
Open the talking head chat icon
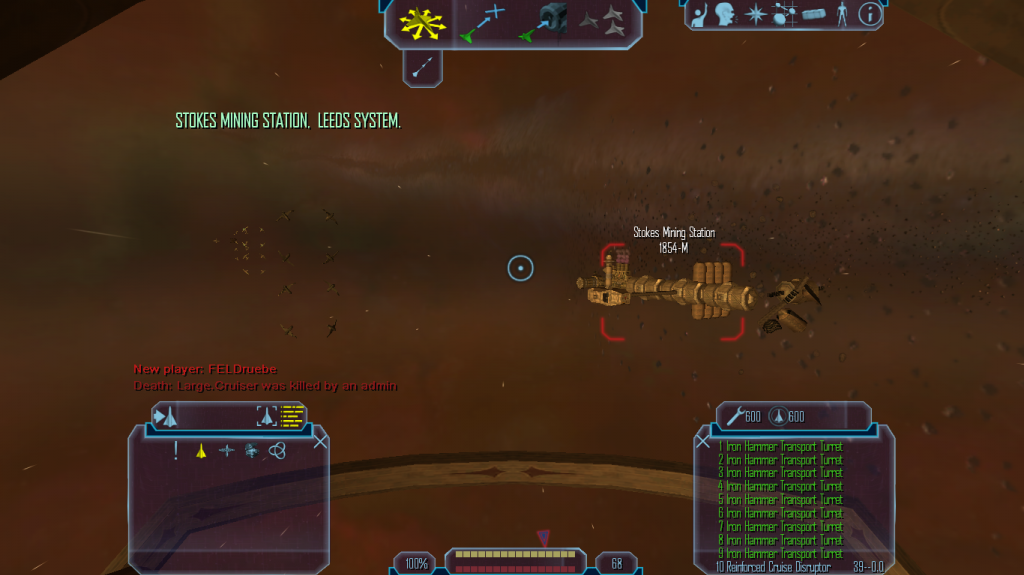click(725, 14)
